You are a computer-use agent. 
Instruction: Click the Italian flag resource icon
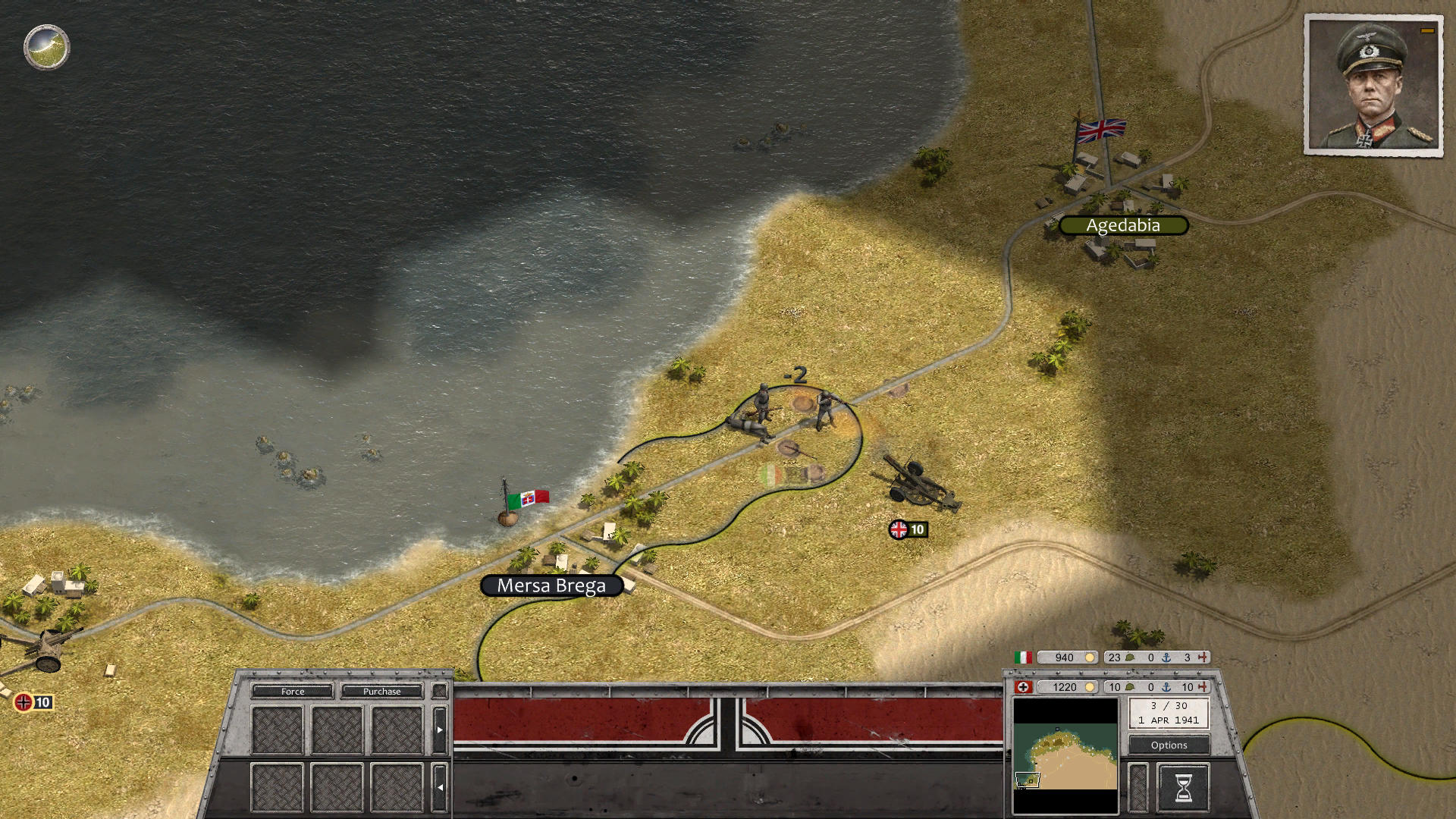pyautogui.click(x=1024, y=657)
